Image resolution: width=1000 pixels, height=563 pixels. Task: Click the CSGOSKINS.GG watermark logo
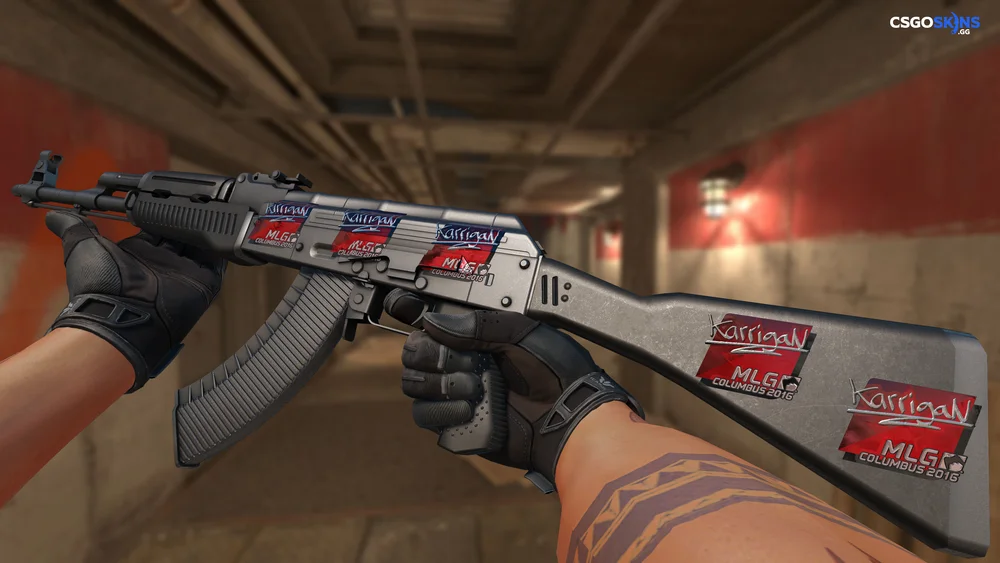(935, 24)
